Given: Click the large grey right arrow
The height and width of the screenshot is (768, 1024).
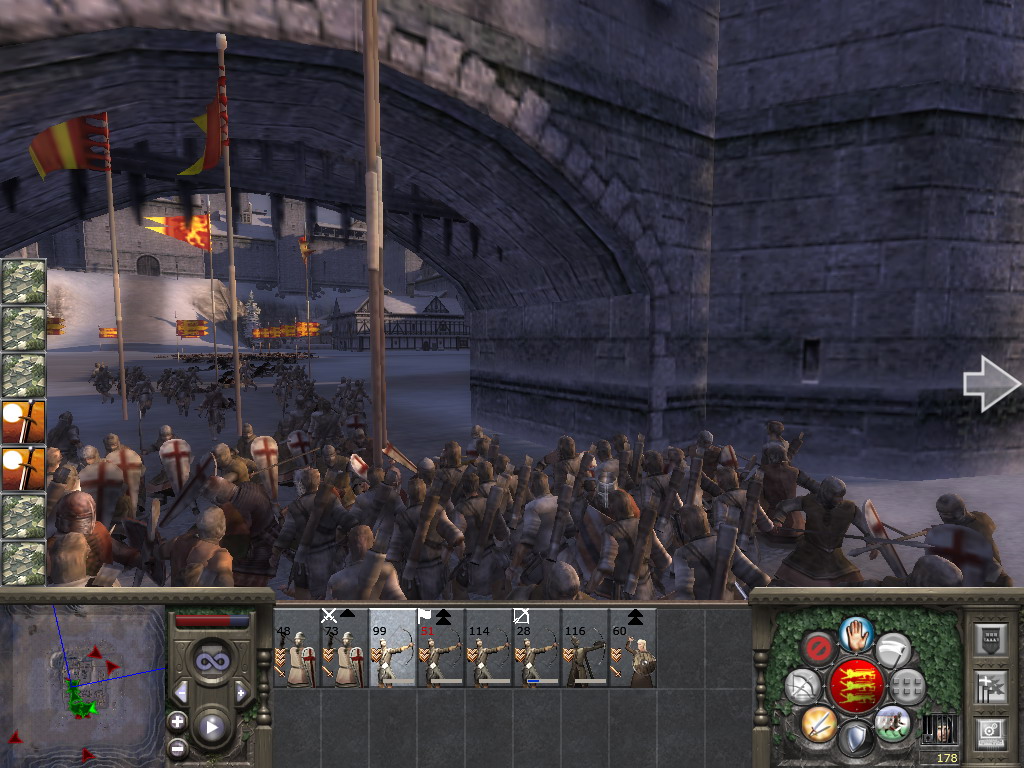Looking at the screenshot, I should point(990,383).
